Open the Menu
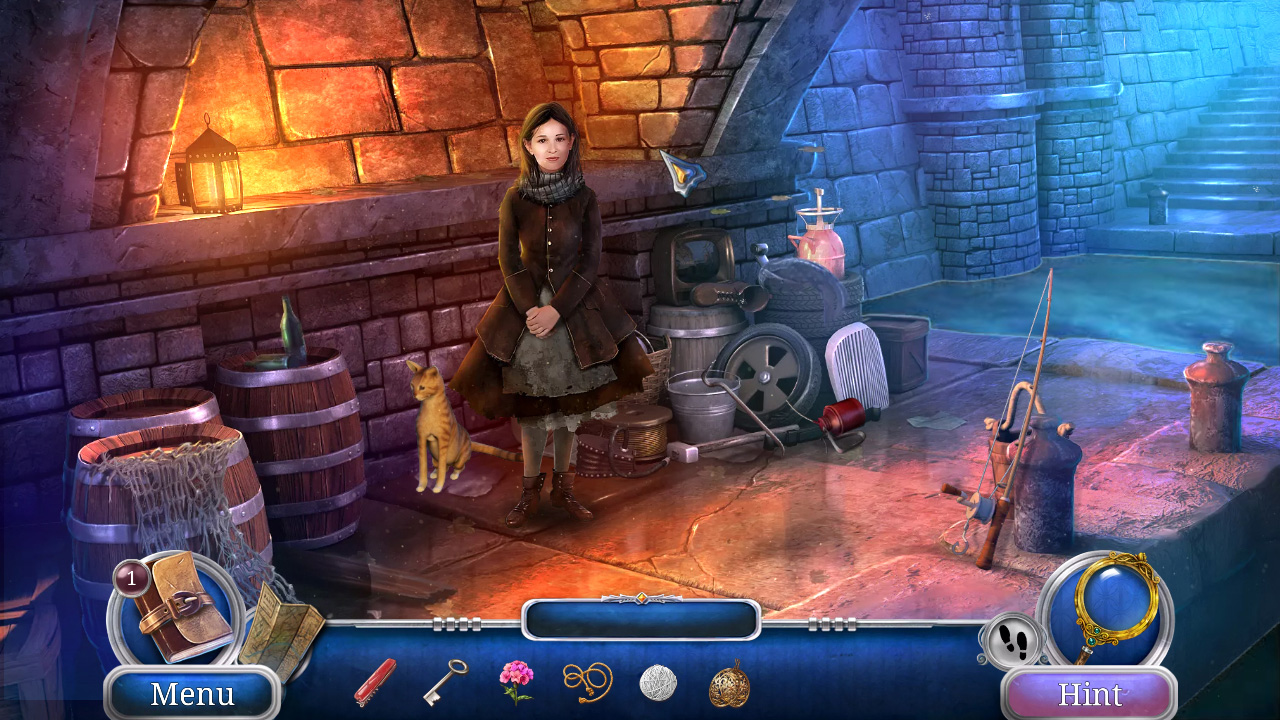The image size is (1280, 720). [x=191, y=692]
